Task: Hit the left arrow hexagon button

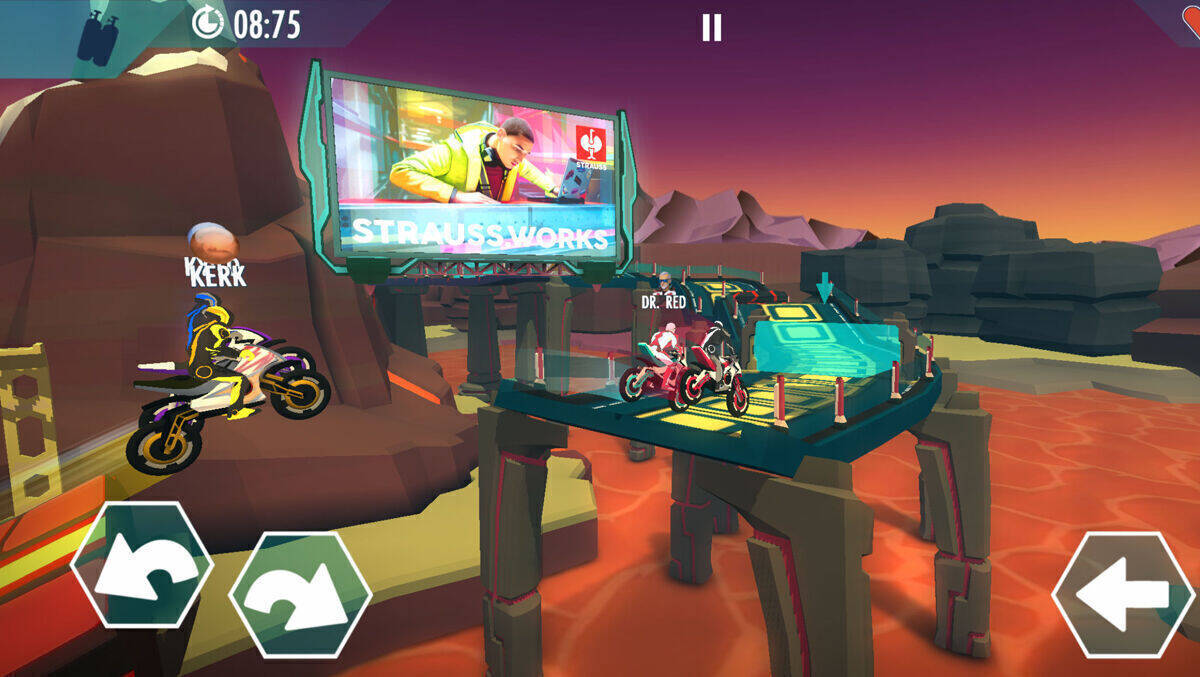Action: (1123, 594)
